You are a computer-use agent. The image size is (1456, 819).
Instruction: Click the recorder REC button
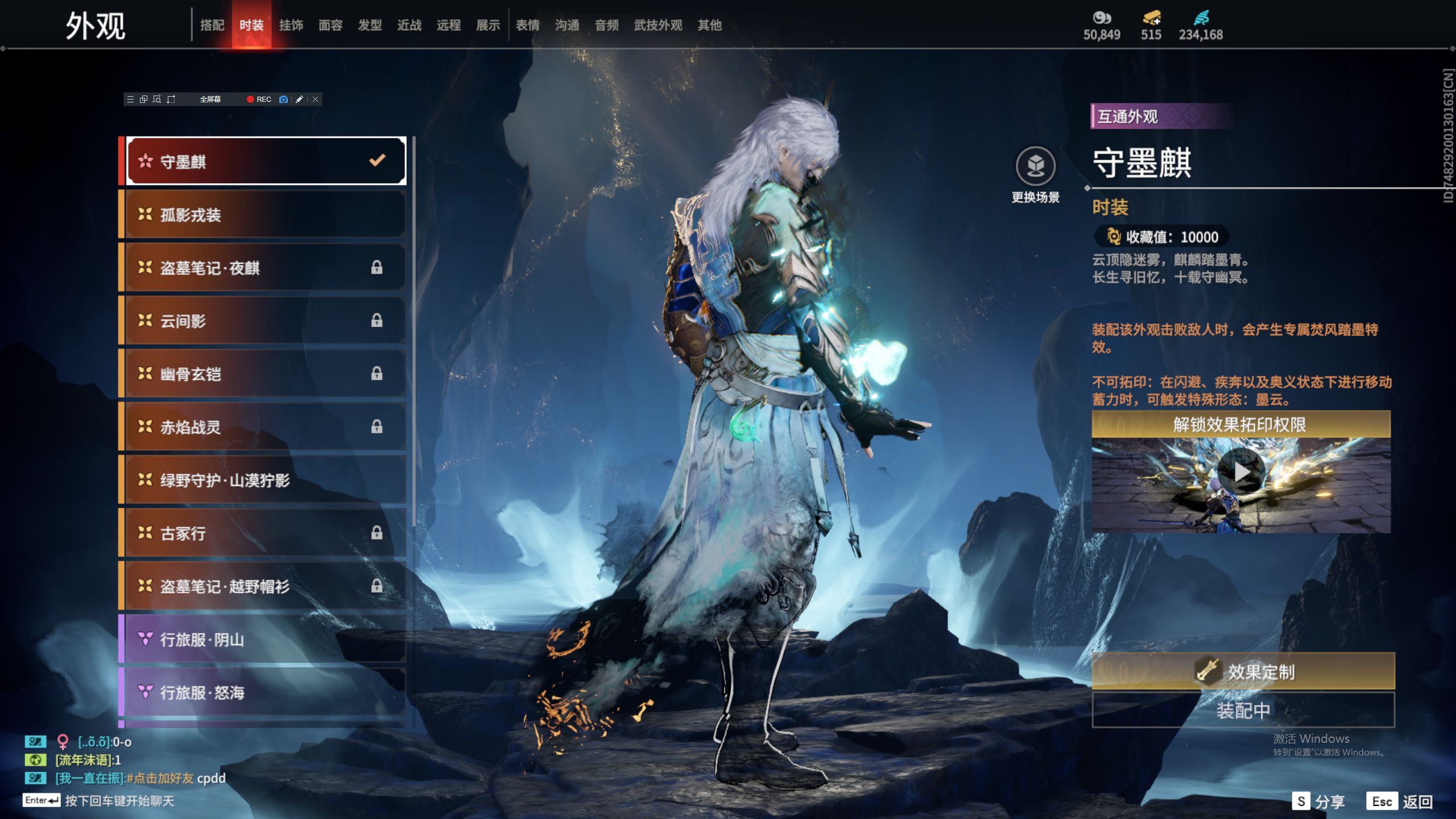259,100
